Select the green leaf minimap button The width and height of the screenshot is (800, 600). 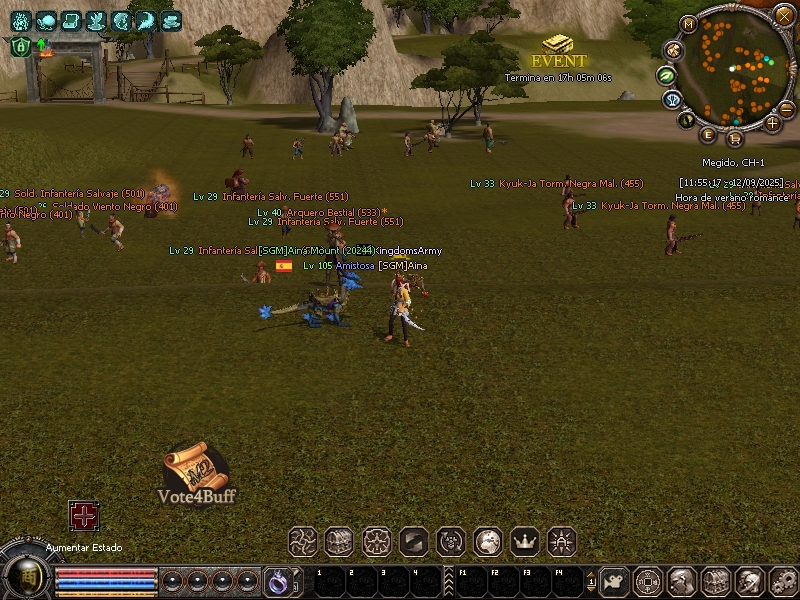pos(665,75)
